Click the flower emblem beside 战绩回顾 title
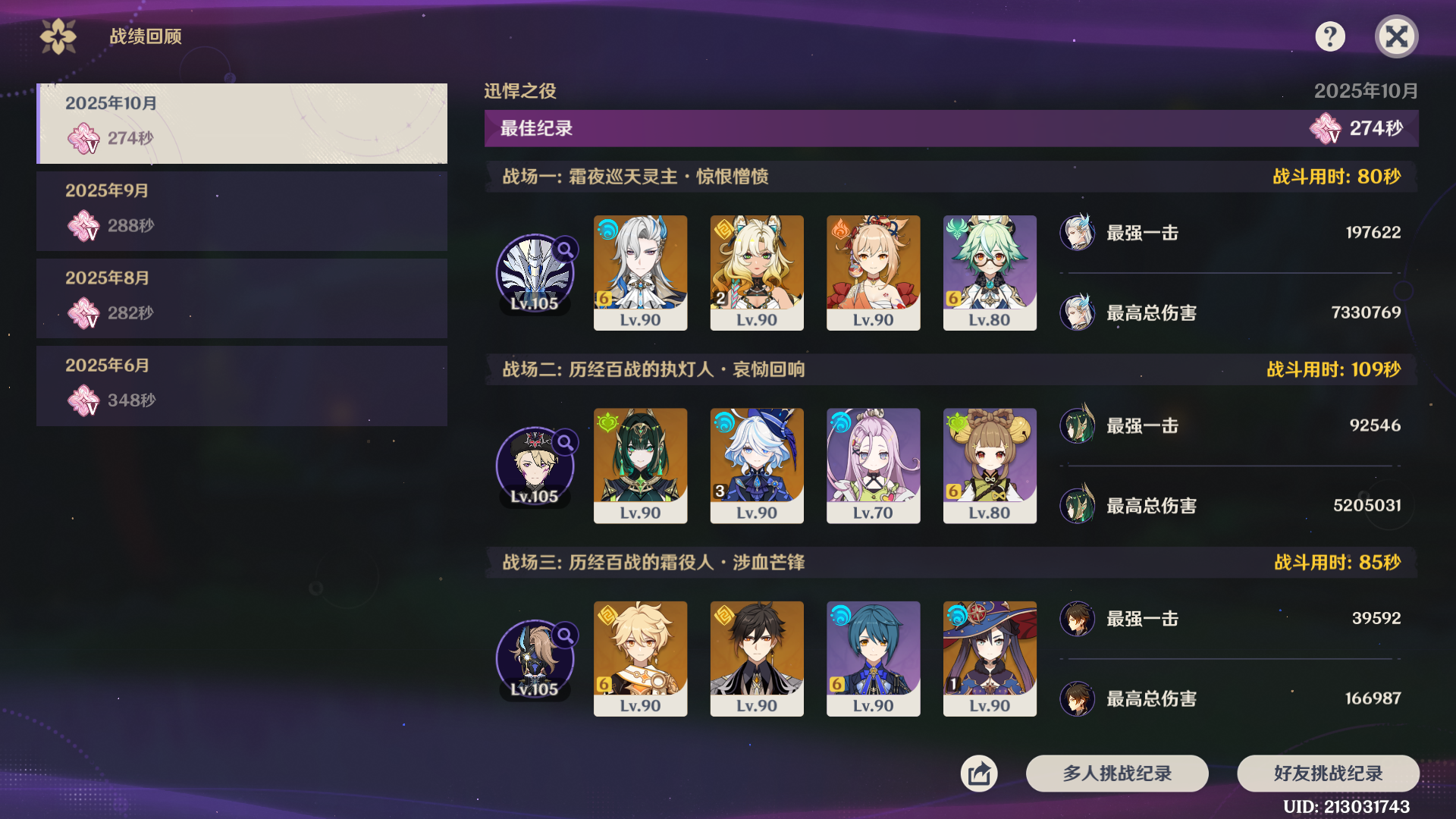The height and width of the screenshot is (819, 1456). click(58, 34)
